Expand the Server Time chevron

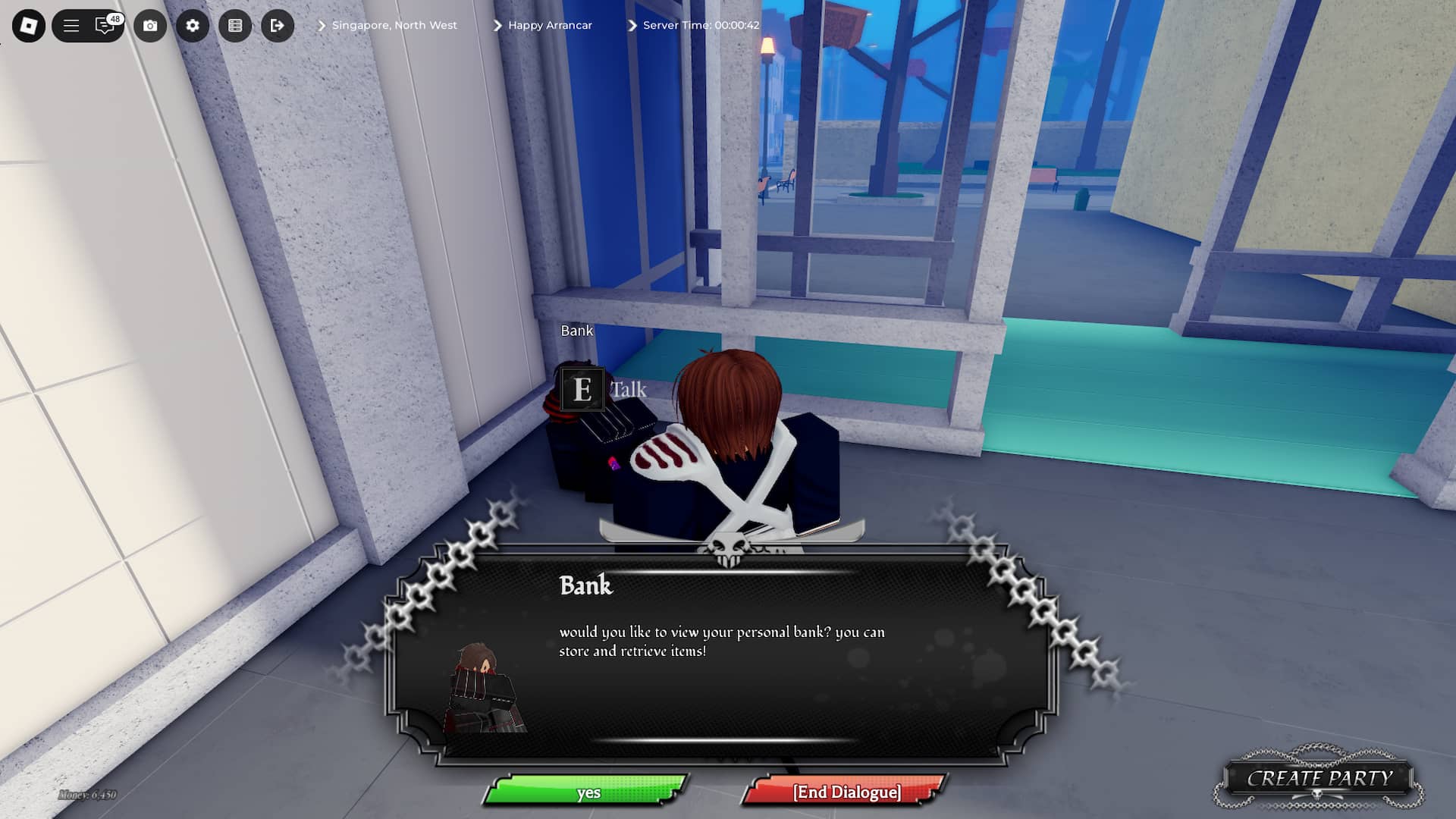click(631, 24)
